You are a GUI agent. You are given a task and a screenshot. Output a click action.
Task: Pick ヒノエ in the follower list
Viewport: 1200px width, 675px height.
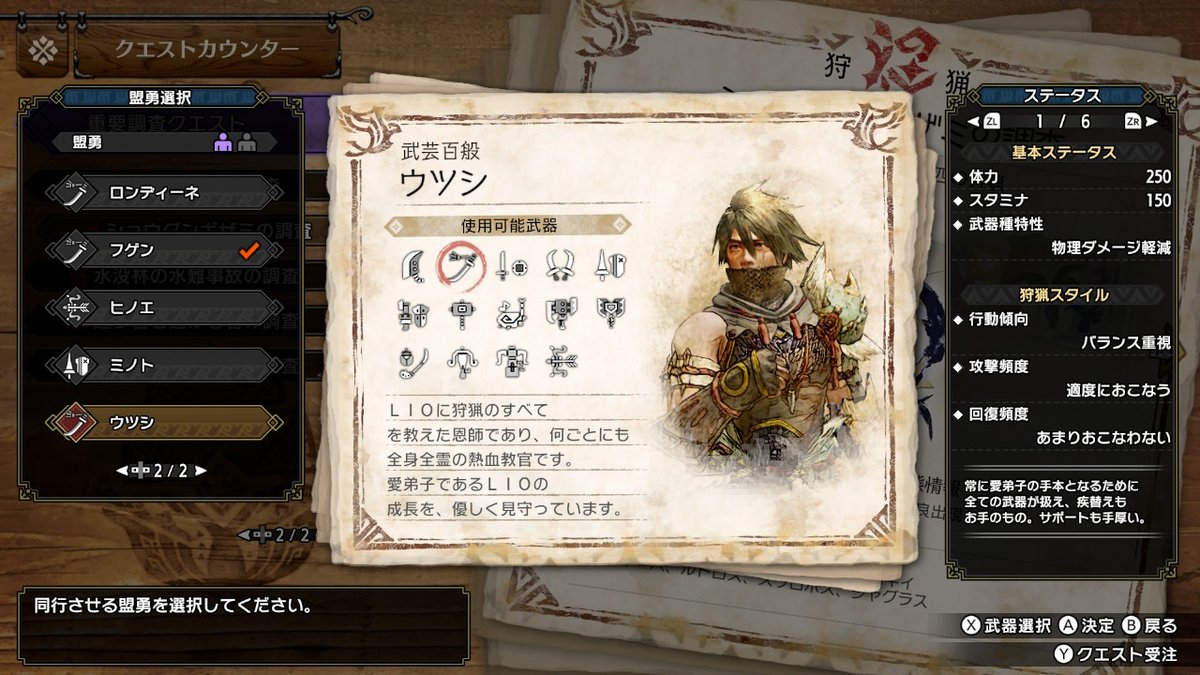tap(160, 308)
